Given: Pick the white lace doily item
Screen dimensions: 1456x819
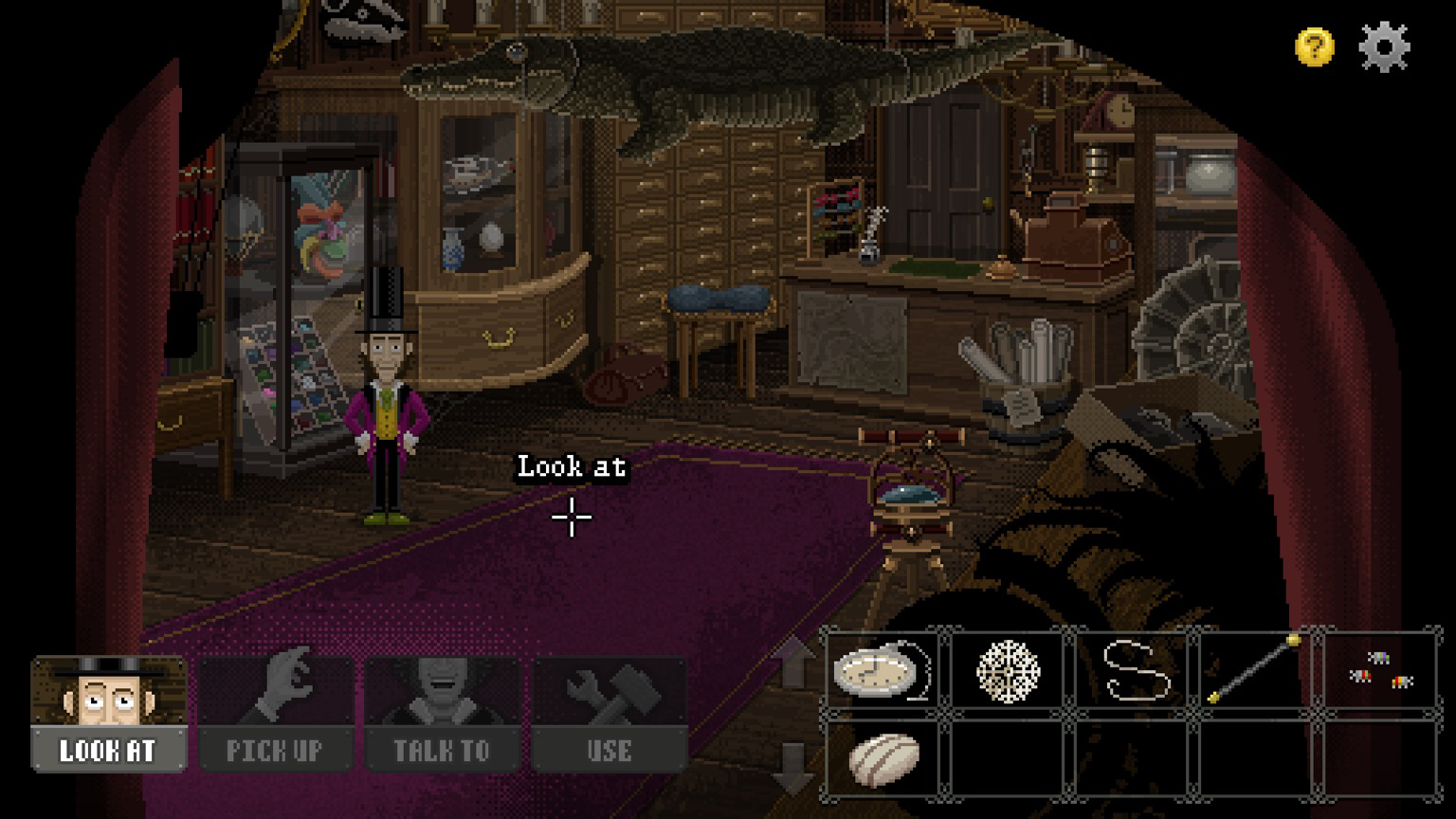Looking at the screenshot, I should pyautogui.click(x=1008, y=671).
